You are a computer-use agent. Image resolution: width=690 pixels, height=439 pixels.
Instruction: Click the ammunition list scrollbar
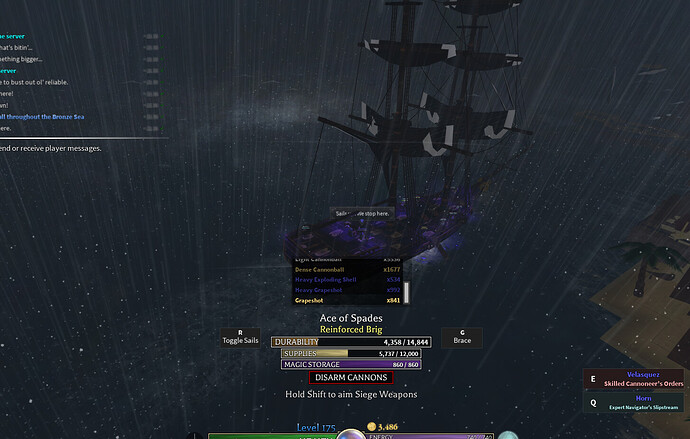tap(407, 292)
